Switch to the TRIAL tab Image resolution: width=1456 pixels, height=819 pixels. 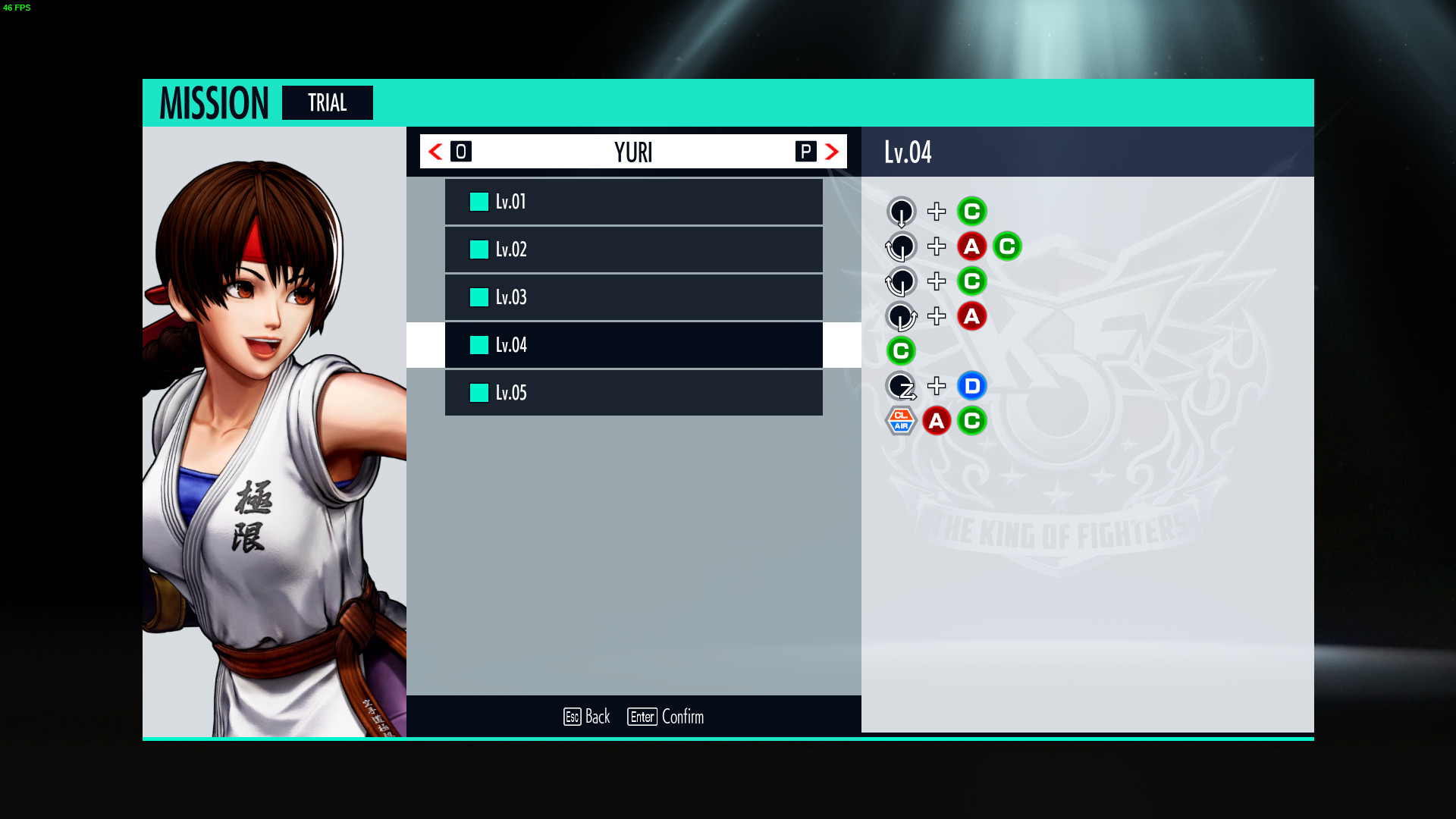327,102
